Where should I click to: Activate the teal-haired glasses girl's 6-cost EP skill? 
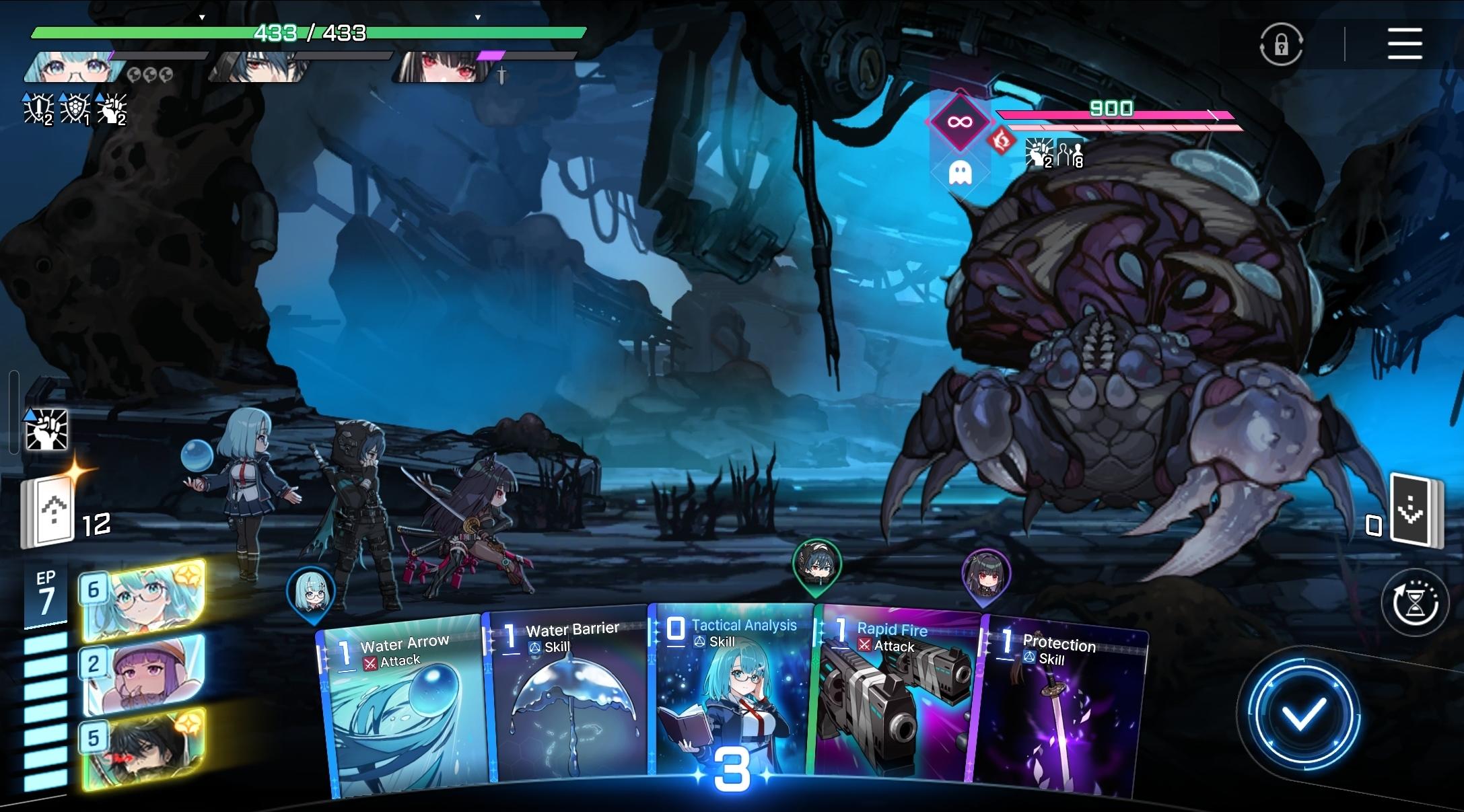pos(143,599)
